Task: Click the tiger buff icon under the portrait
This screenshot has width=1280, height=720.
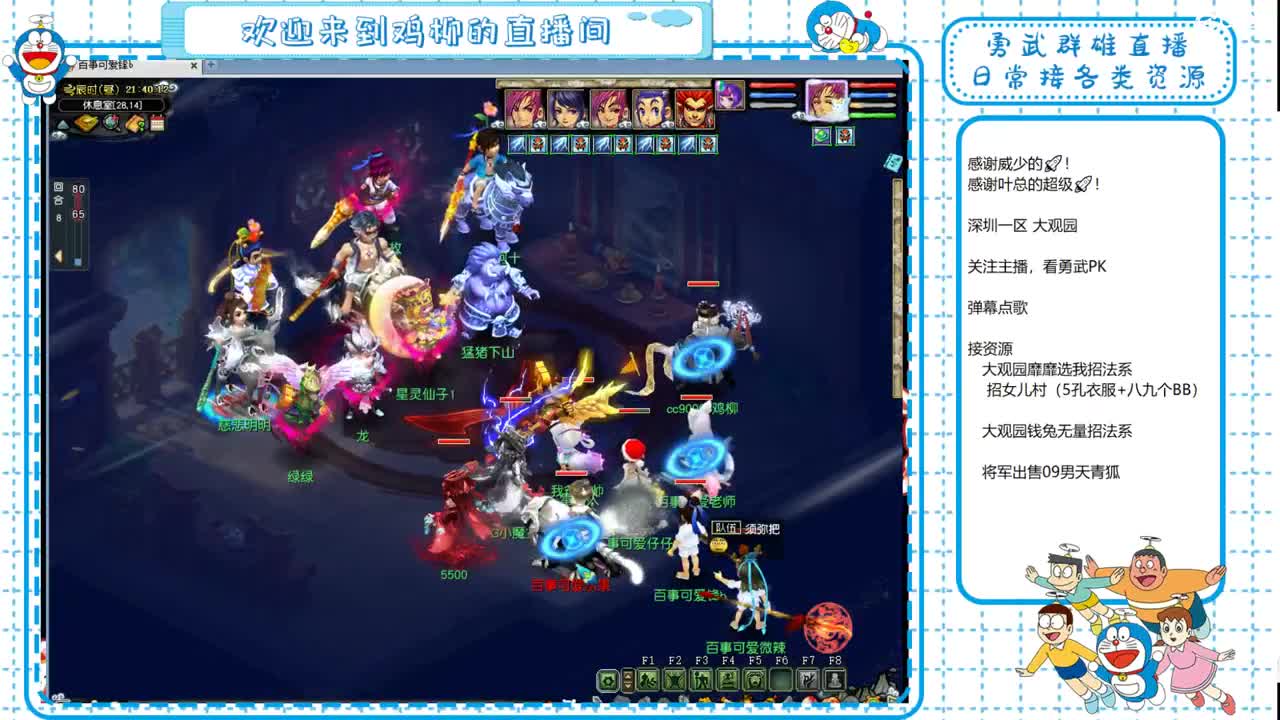Action: (x=845, y=136)
